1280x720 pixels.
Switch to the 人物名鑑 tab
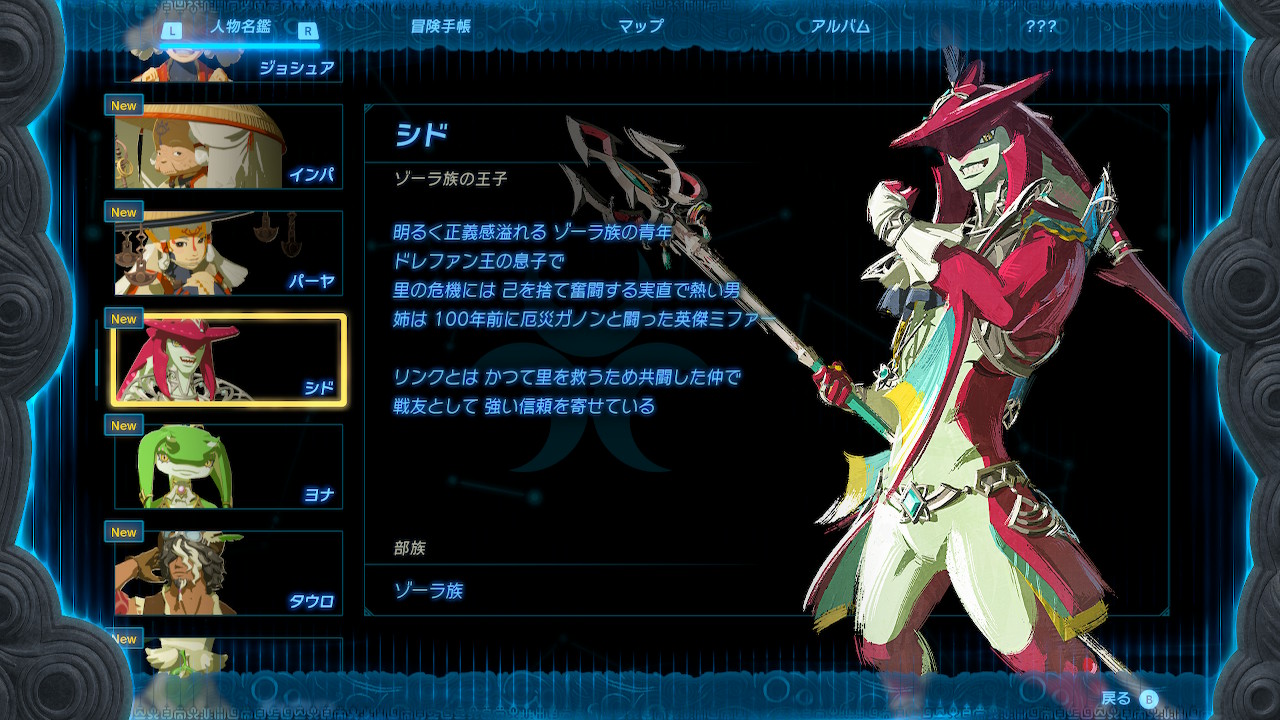[240, 27]
